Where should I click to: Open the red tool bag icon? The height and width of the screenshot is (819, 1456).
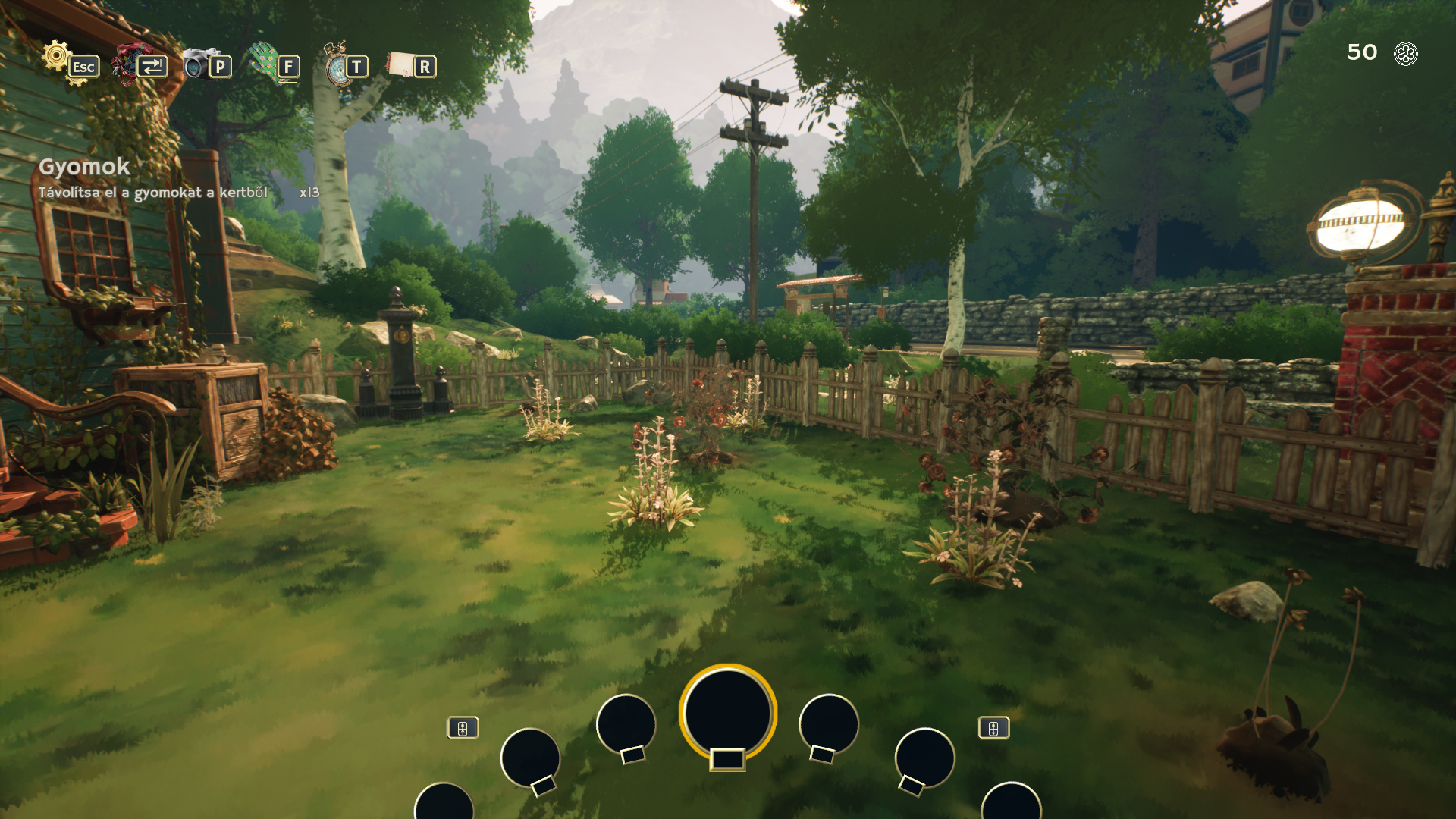point(126,64)
